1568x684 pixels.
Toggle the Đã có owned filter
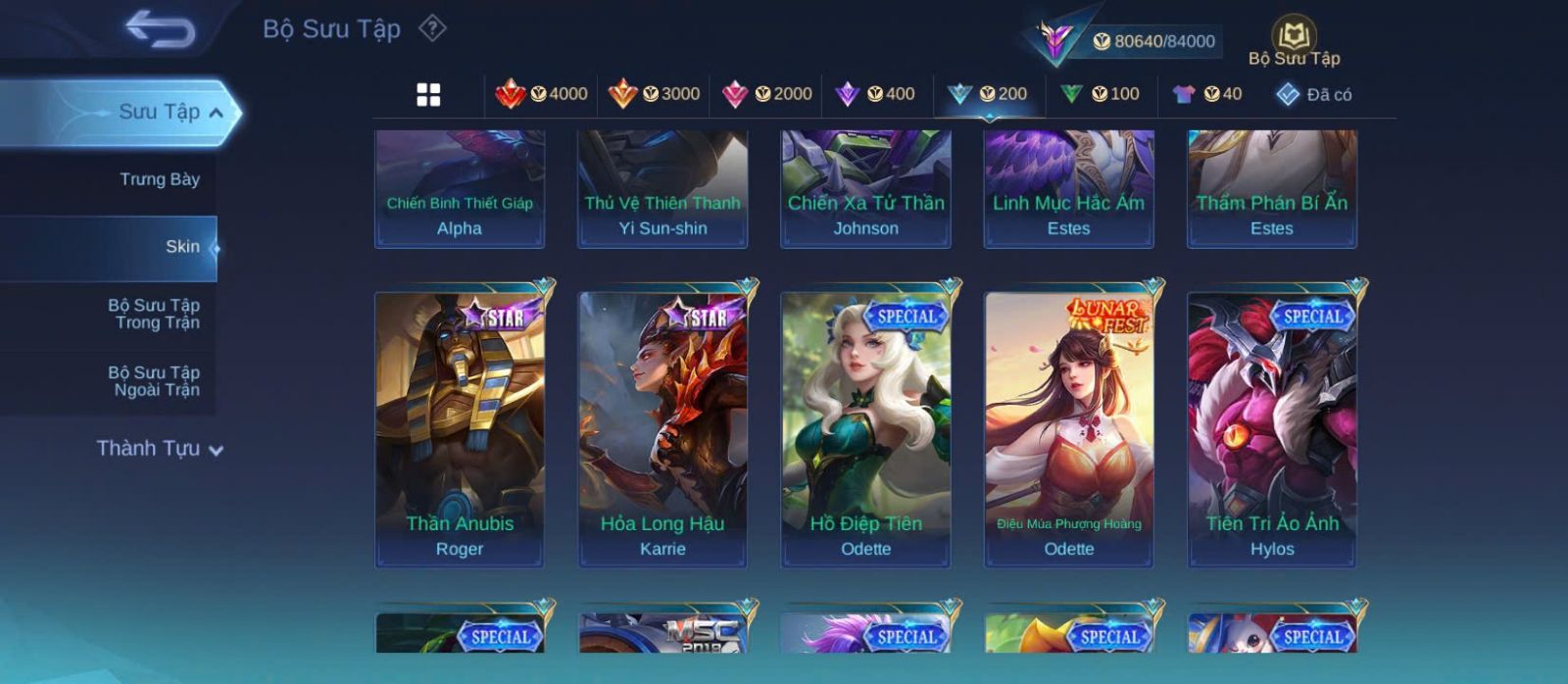coord(1314,94)
